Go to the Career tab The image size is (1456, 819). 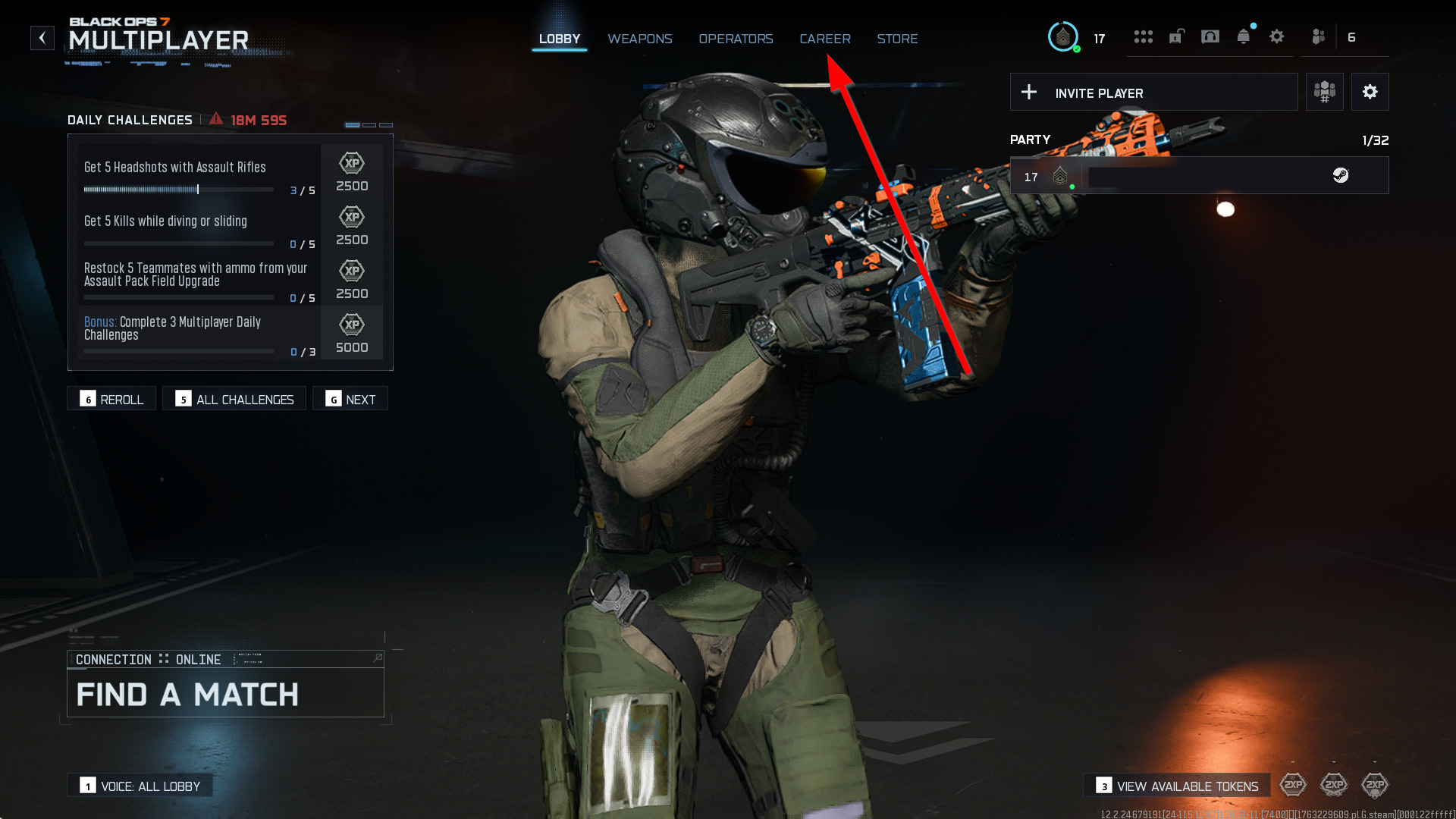coord(824,39)
